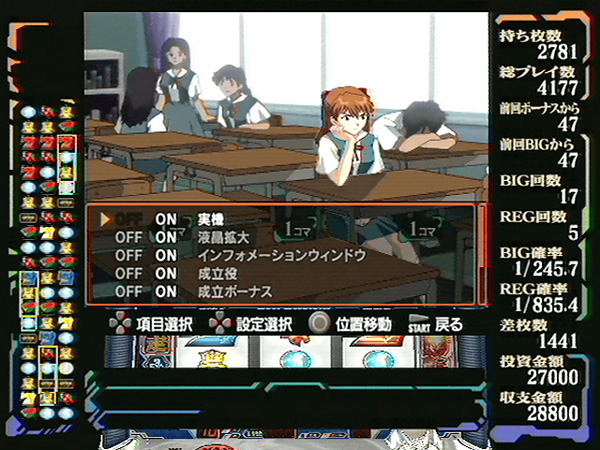The height and width of the screenshot is (450, 600).
Task: Set 実機 to OFF
Action: coord(129,218)
